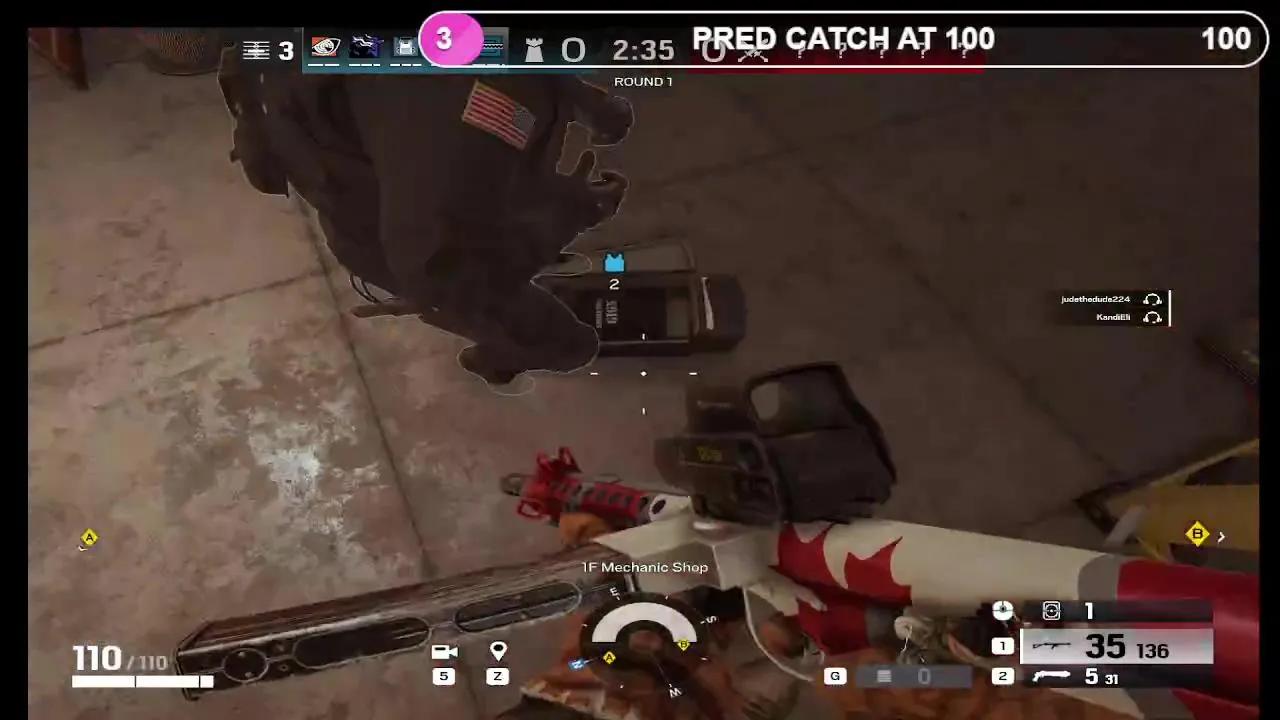The height and width of the screenshot is (720, 1280).
Task: Select the assault rifle icon in slot 1
Action: (1050, 647)
